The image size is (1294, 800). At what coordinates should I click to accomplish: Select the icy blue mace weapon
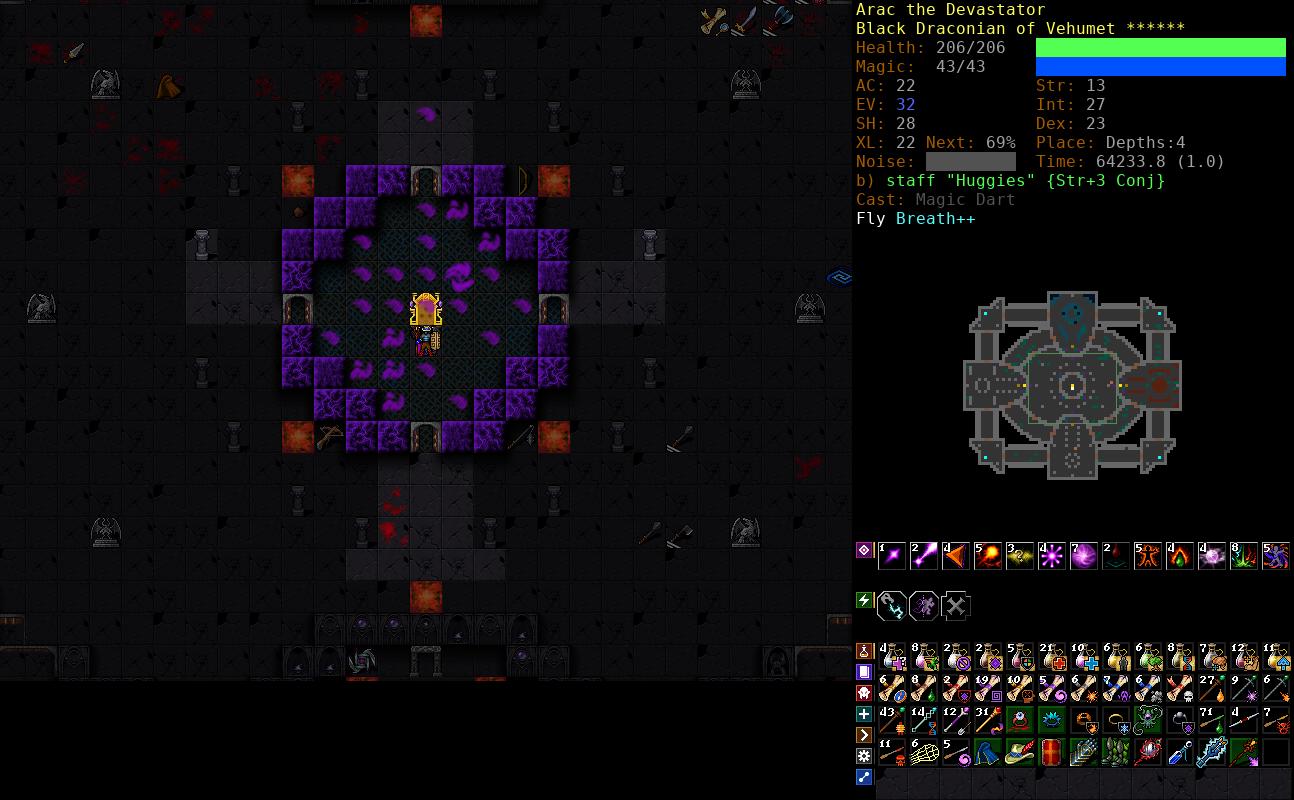click(1212, 752)
